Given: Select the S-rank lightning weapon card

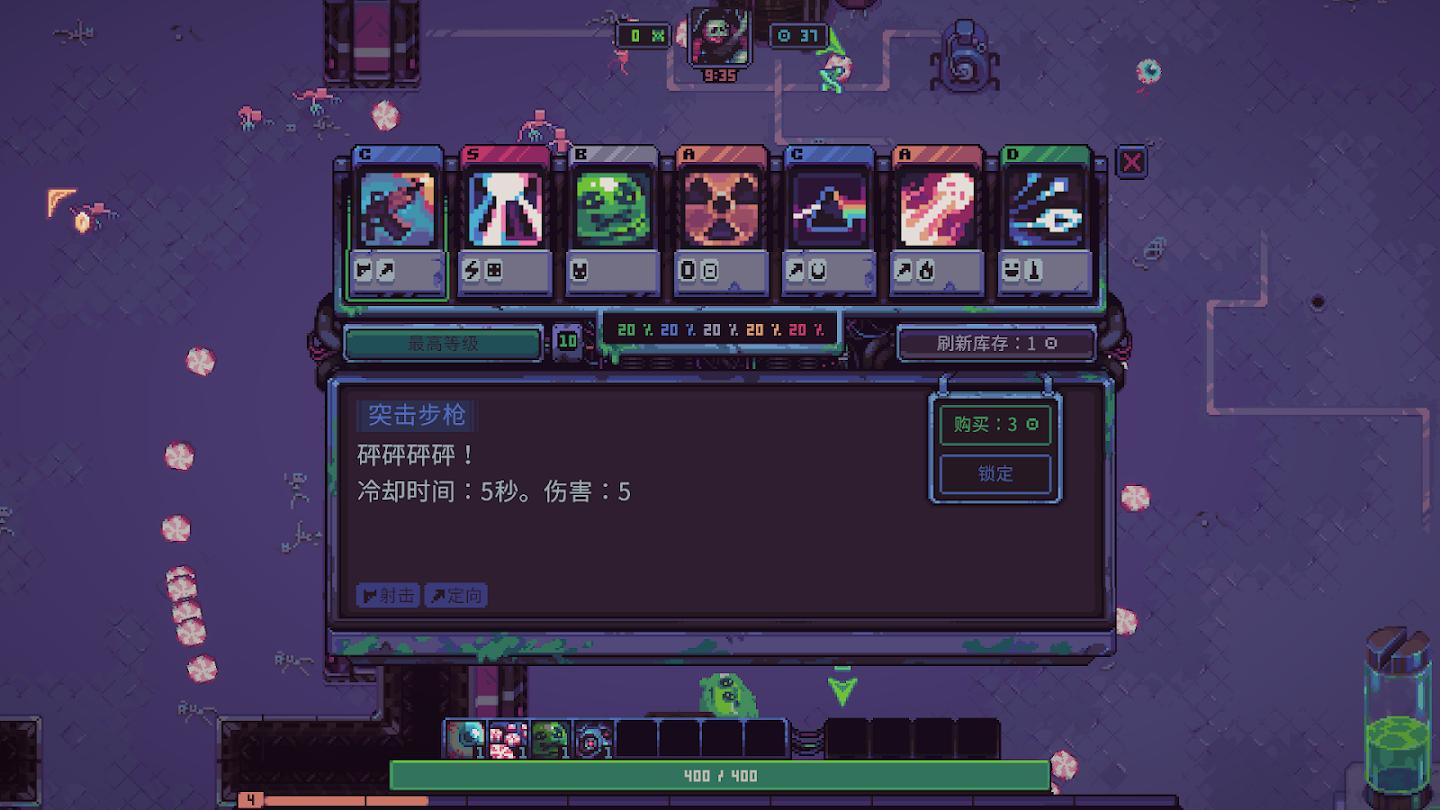Looking at the screenshot, I should coord(504,213).
